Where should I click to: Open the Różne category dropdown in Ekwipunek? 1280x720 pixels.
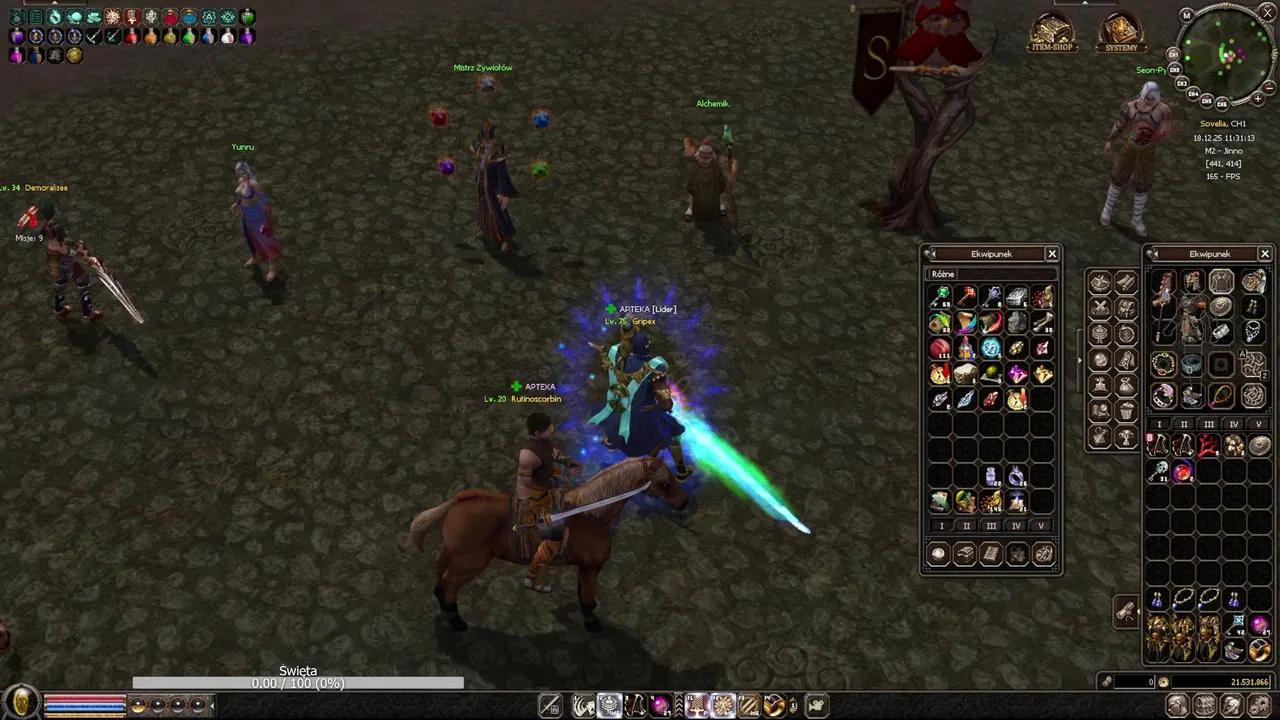click(943, 273)
